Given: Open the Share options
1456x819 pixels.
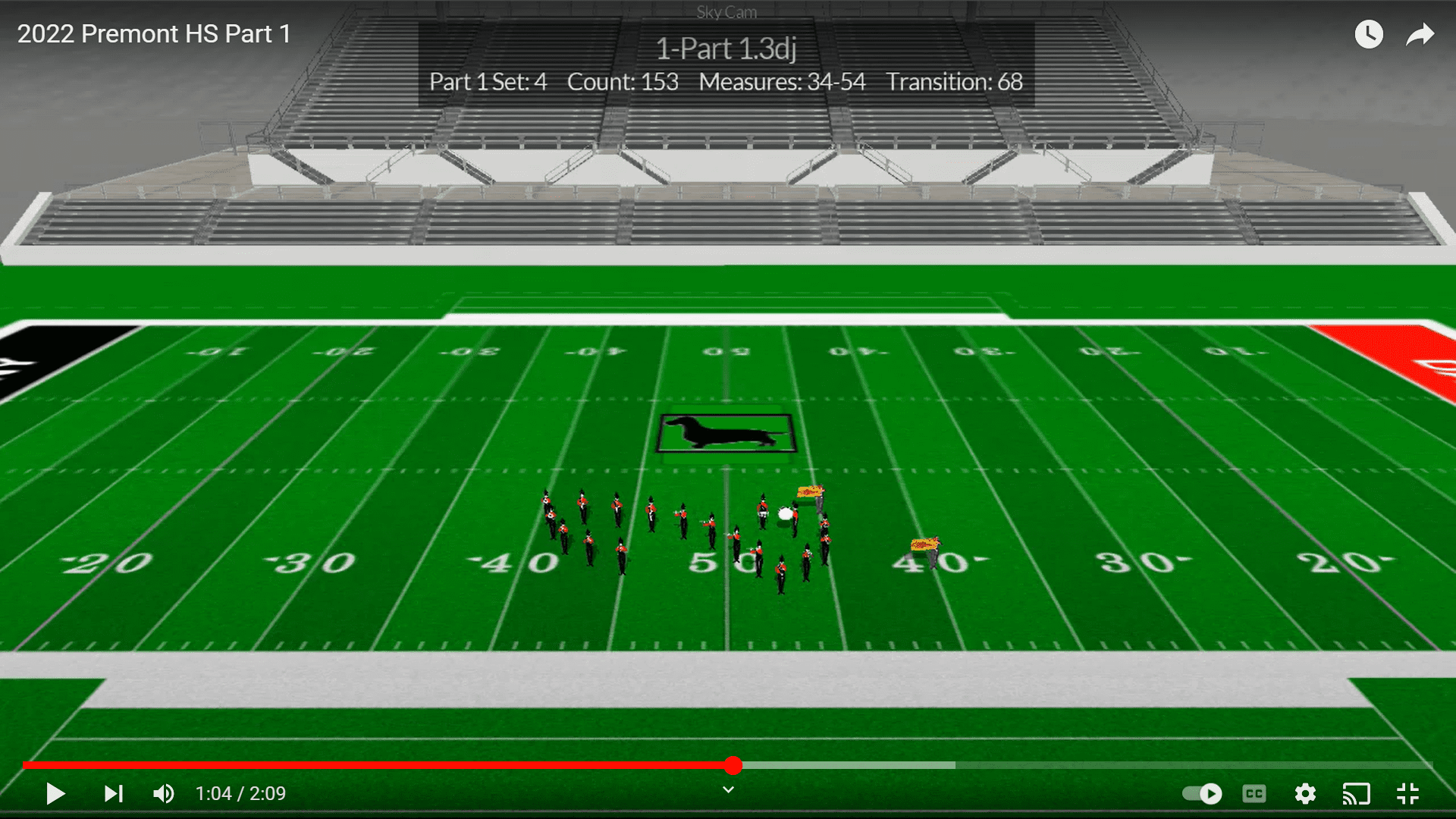Looking at the screenshot, I should click(x=1420, y=33).
